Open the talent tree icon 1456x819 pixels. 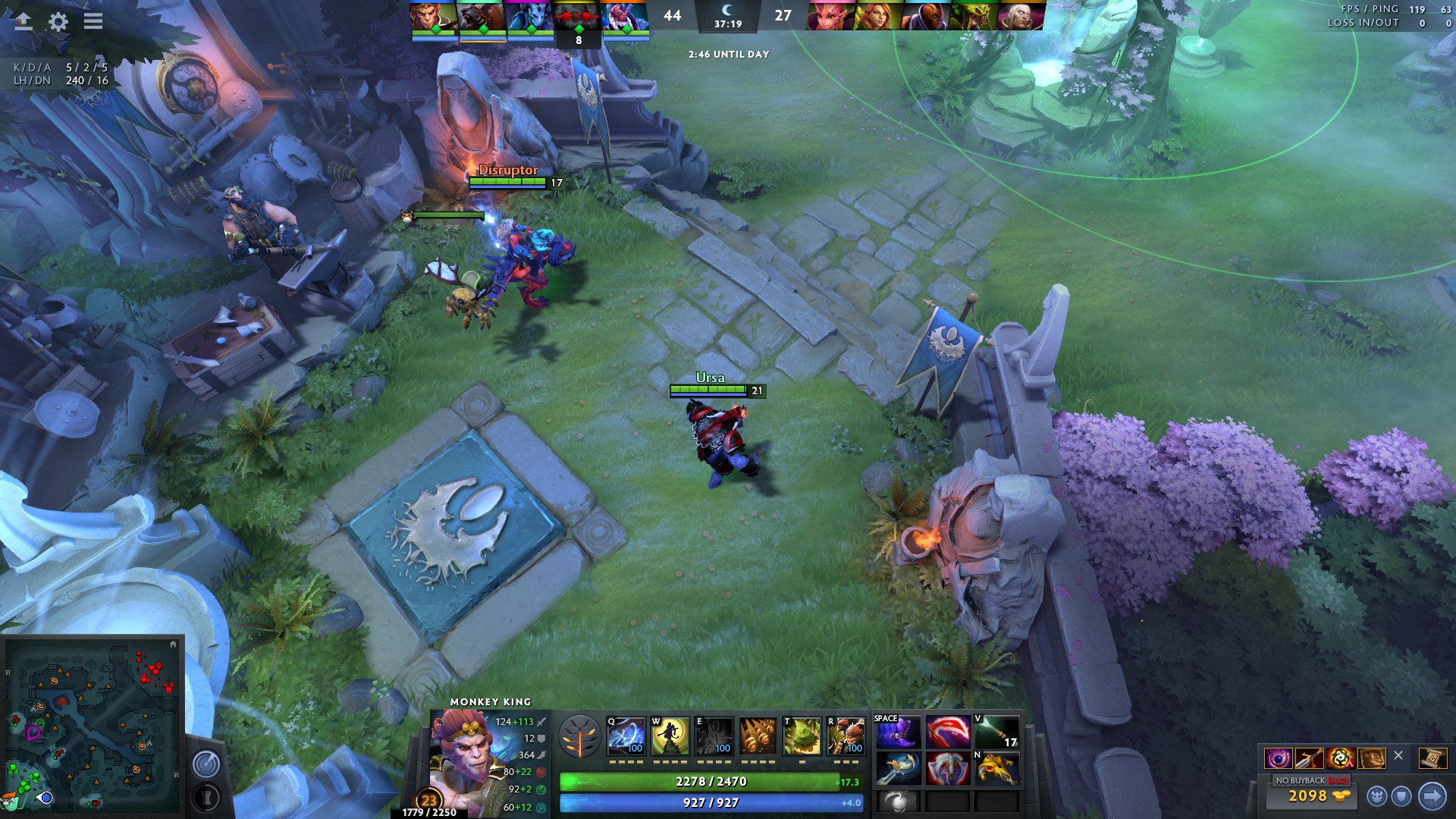click(x=580, y=736)
